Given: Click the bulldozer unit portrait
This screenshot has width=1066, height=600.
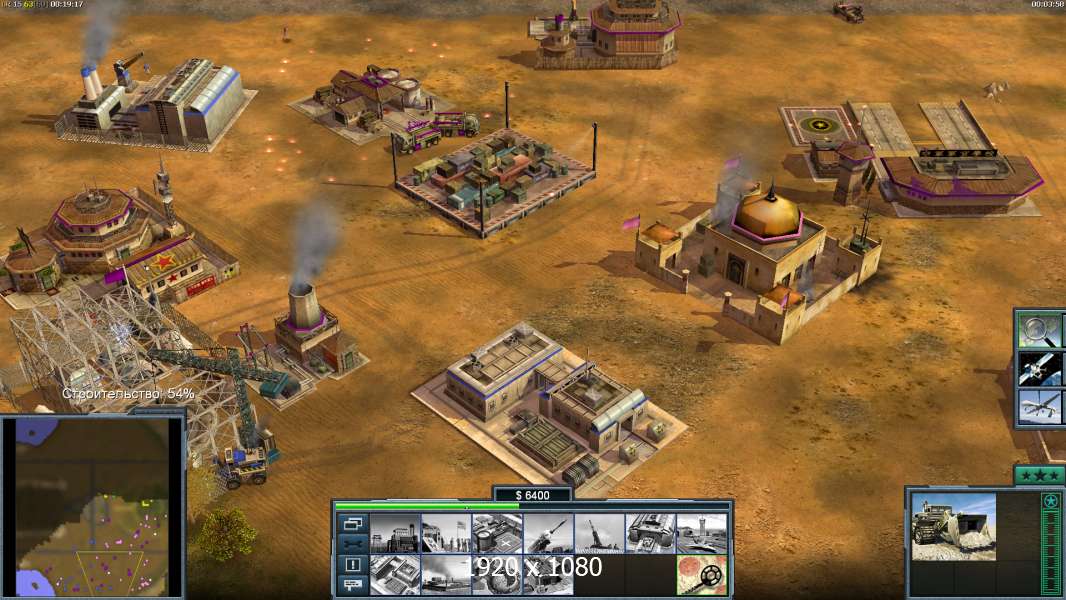Looking at the screenshot, I should coord(953,526).
